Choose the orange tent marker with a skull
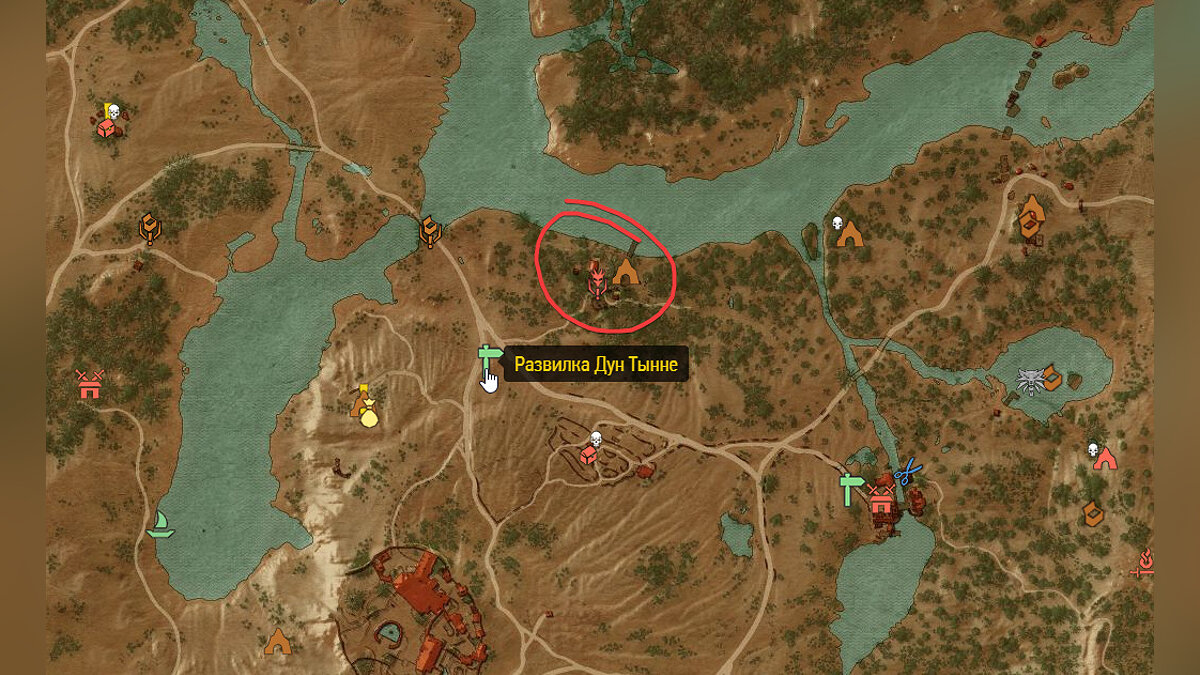The width and height of the screenshot is (1200, 675). [849, 234]
